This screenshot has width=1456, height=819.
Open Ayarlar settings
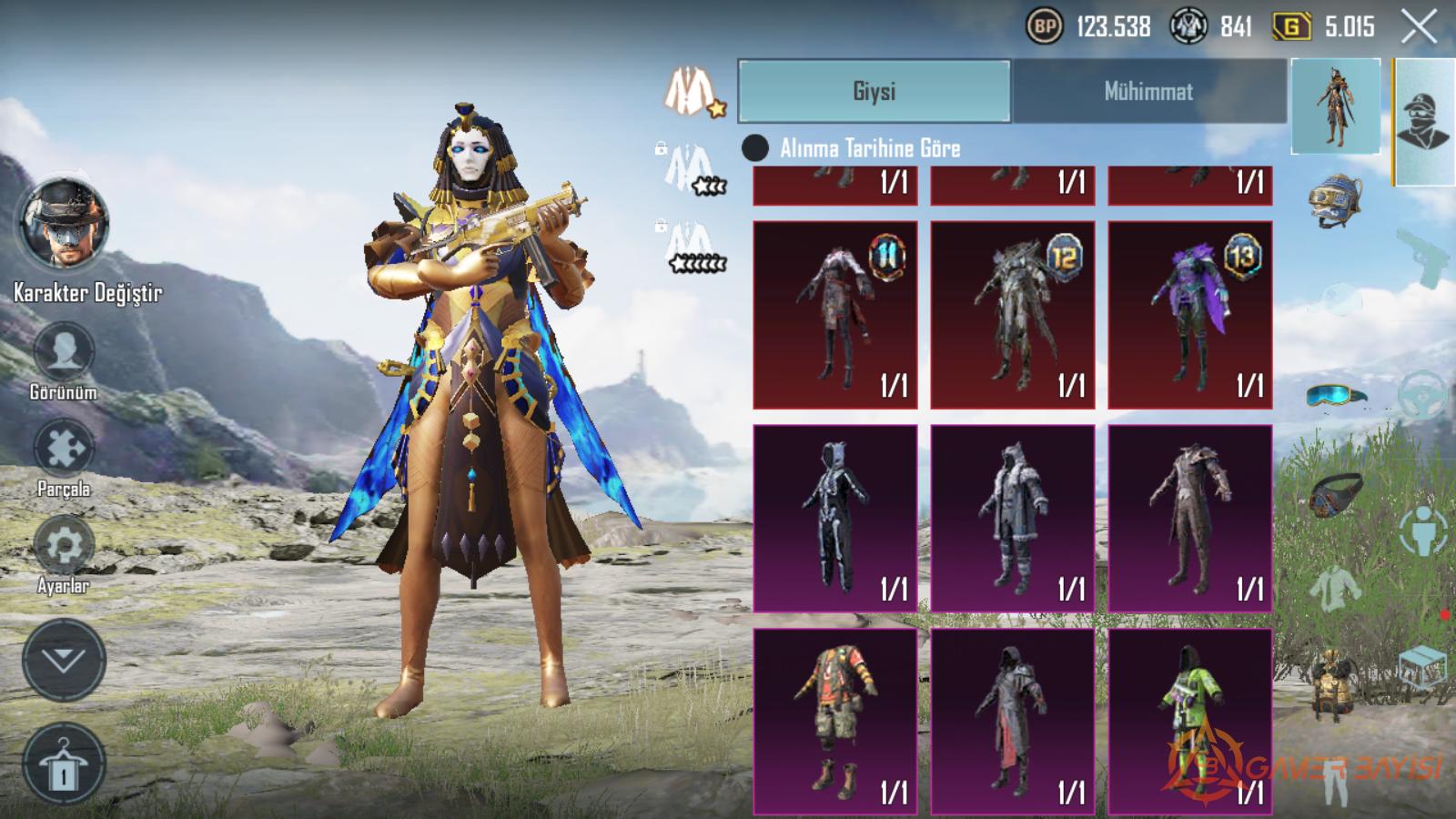[x=64, y=546]
